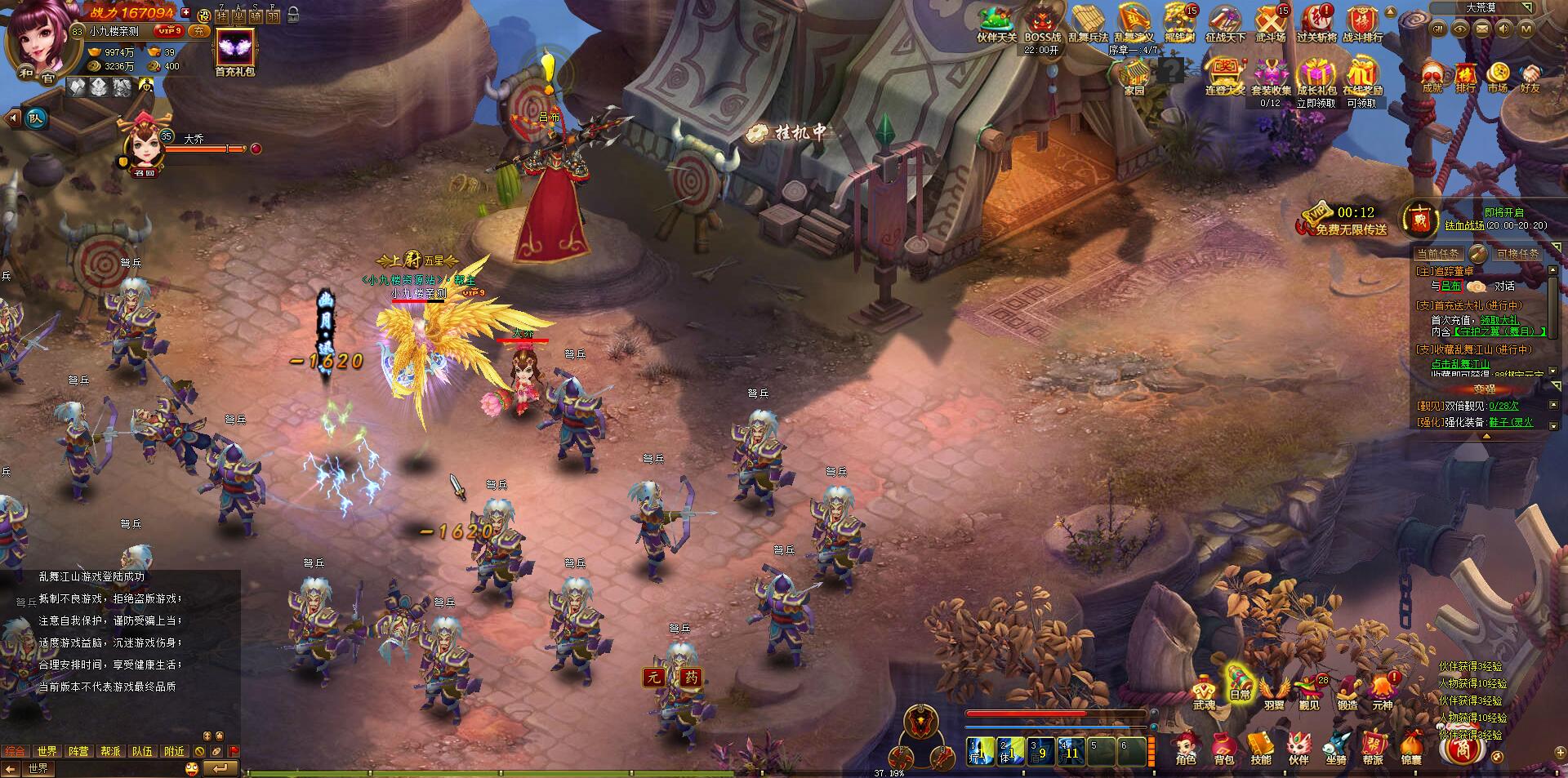
Task: Click the chat input field at bottom
Action: [122, 769]
